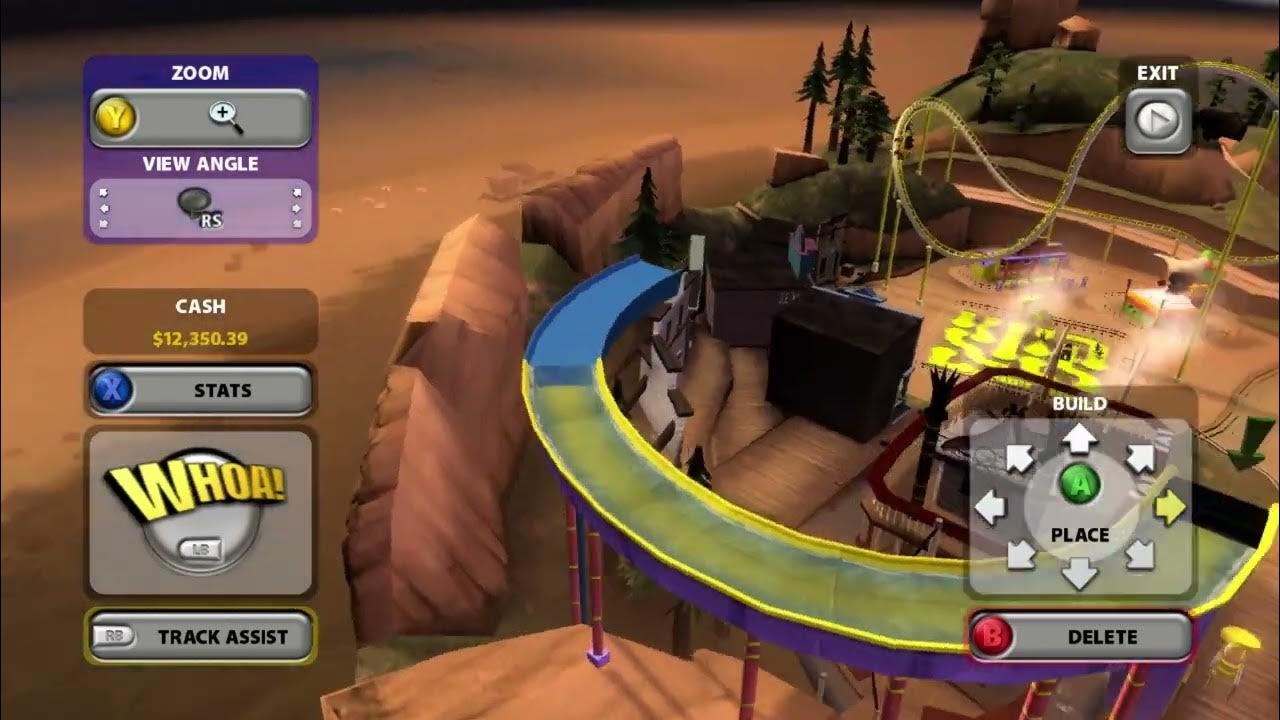Click the yellow Y zoom button
Screen dimensions: 1280x720
(115, 115)
